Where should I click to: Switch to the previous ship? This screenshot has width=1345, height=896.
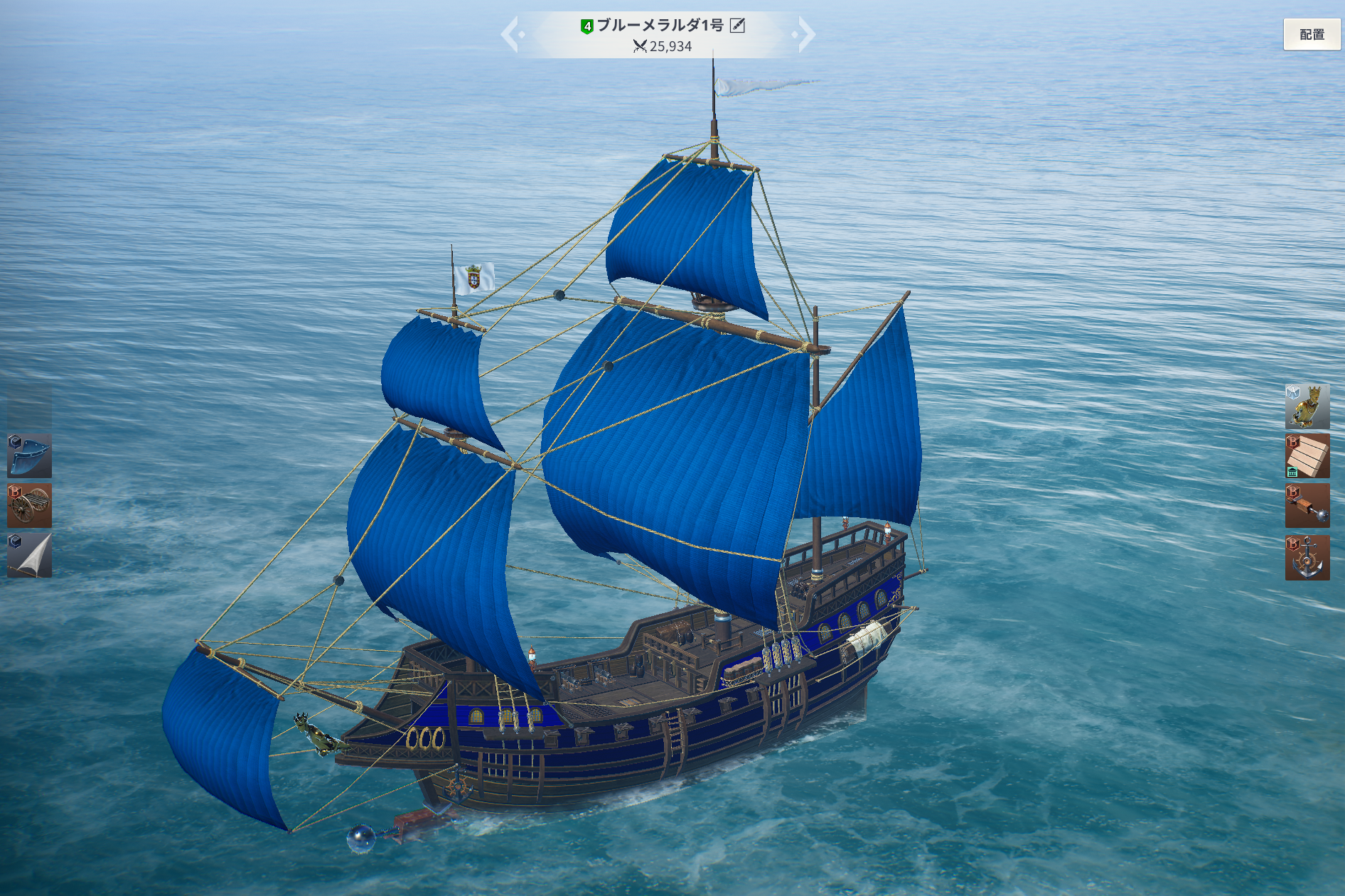tap(510, 34)
